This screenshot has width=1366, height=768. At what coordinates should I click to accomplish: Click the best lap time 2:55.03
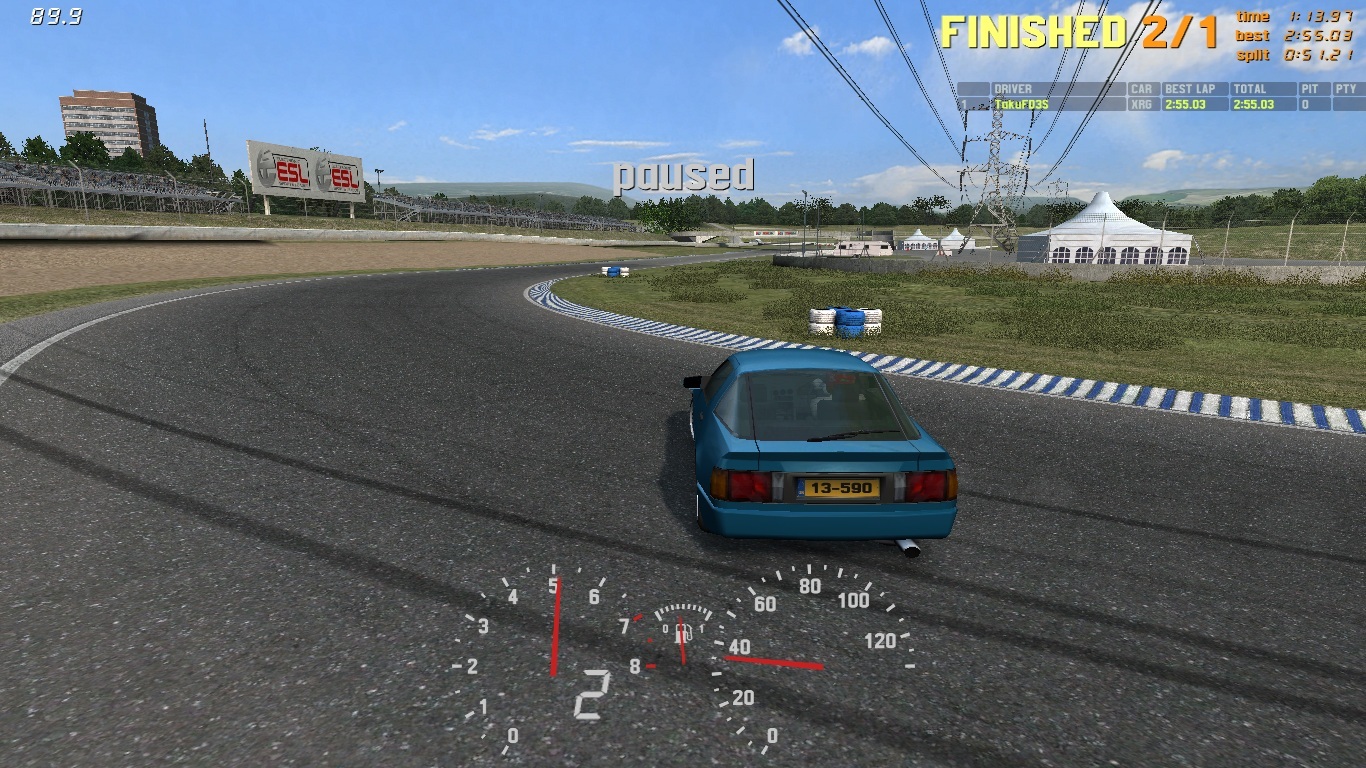pyautogui.click(x=1186, y=102)
